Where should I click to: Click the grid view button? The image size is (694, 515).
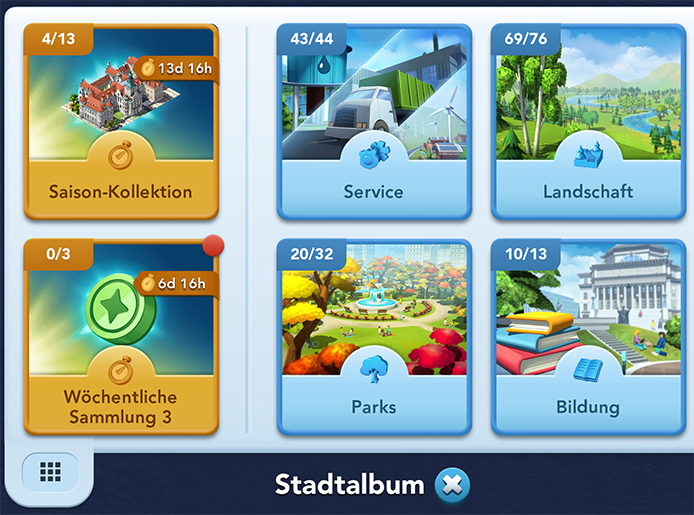click(x=51, y=472)
